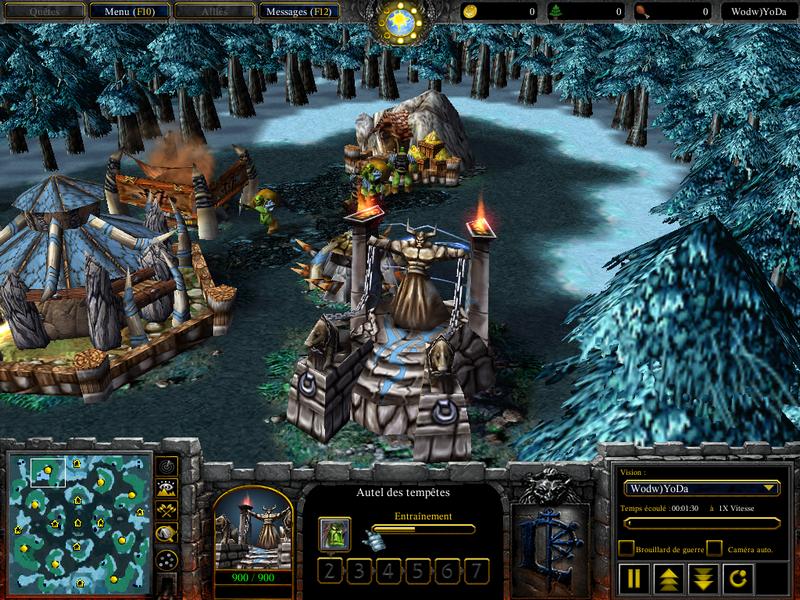The width and height of the screenshot is (800, 600).
Task: Toggle minimap ally color mode (crossed axes icon)
Action: click(x=167, y=512)
